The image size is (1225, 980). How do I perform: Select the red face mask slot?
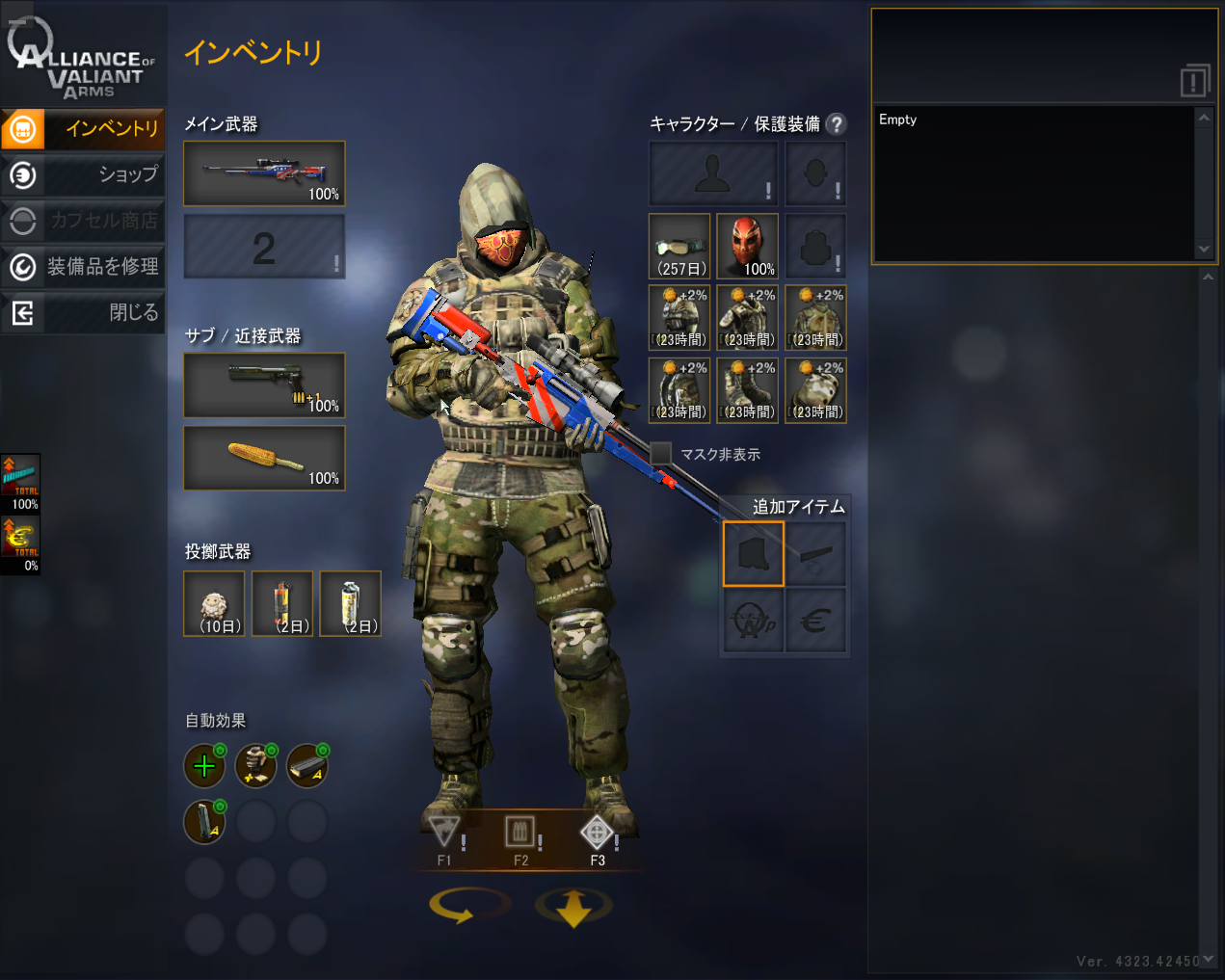[747, 246]
